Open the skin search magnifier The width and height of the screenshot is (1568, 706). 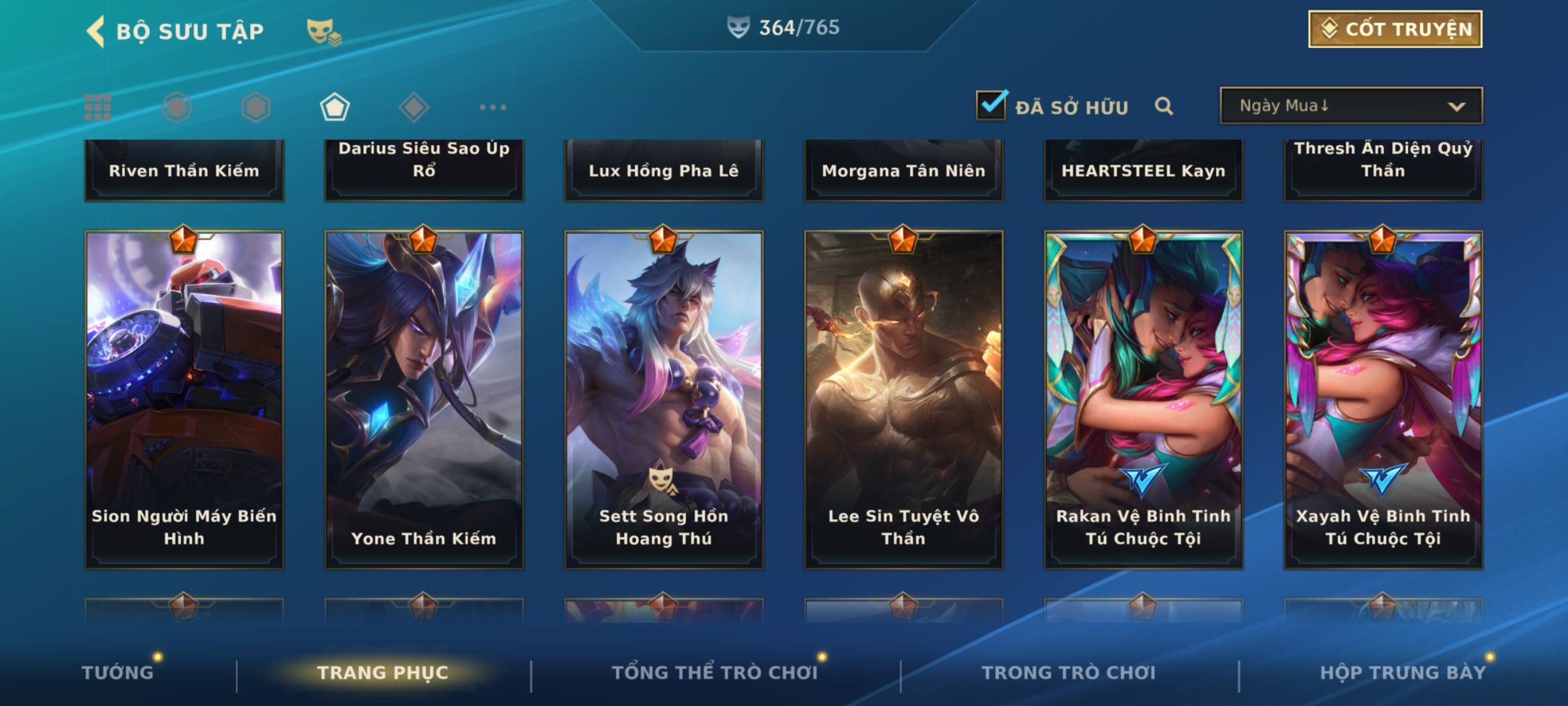1164,106
